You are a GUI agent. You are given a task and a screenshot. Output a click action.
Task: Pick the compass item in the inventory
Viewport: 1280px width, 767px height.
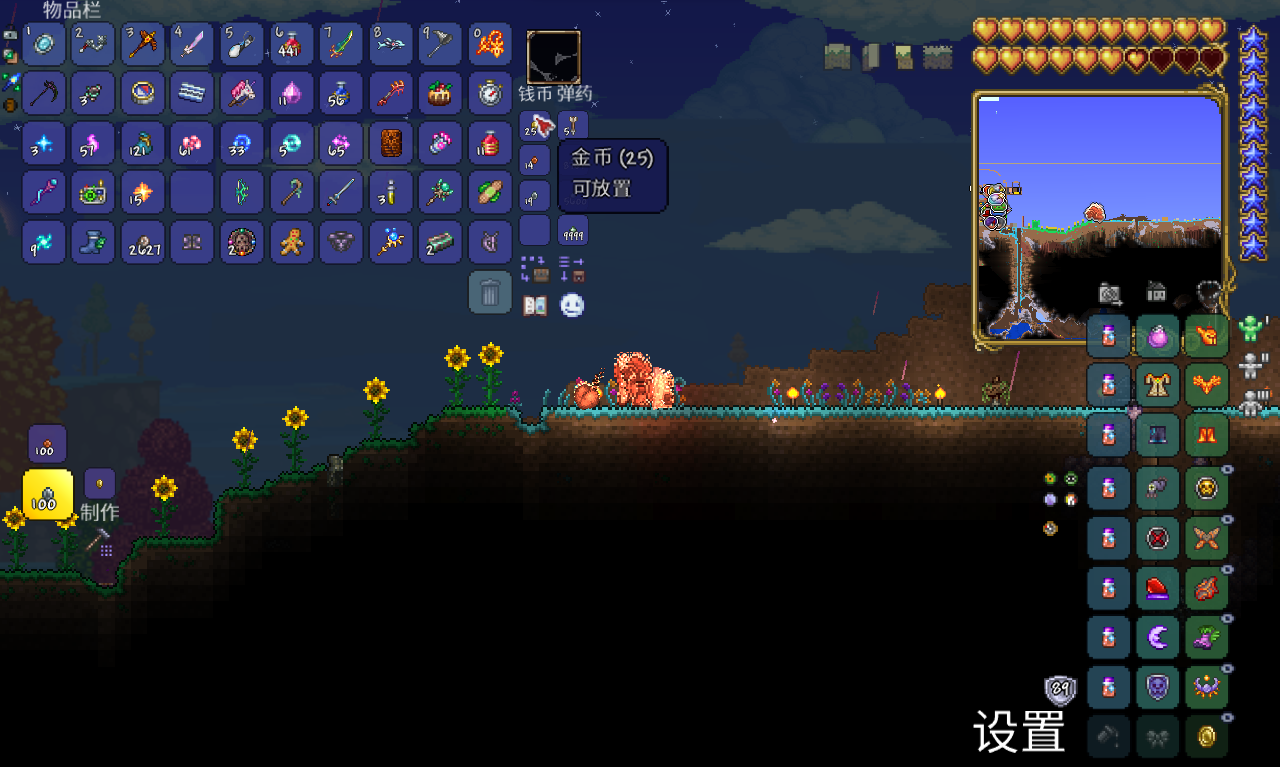tap(142, 93)
